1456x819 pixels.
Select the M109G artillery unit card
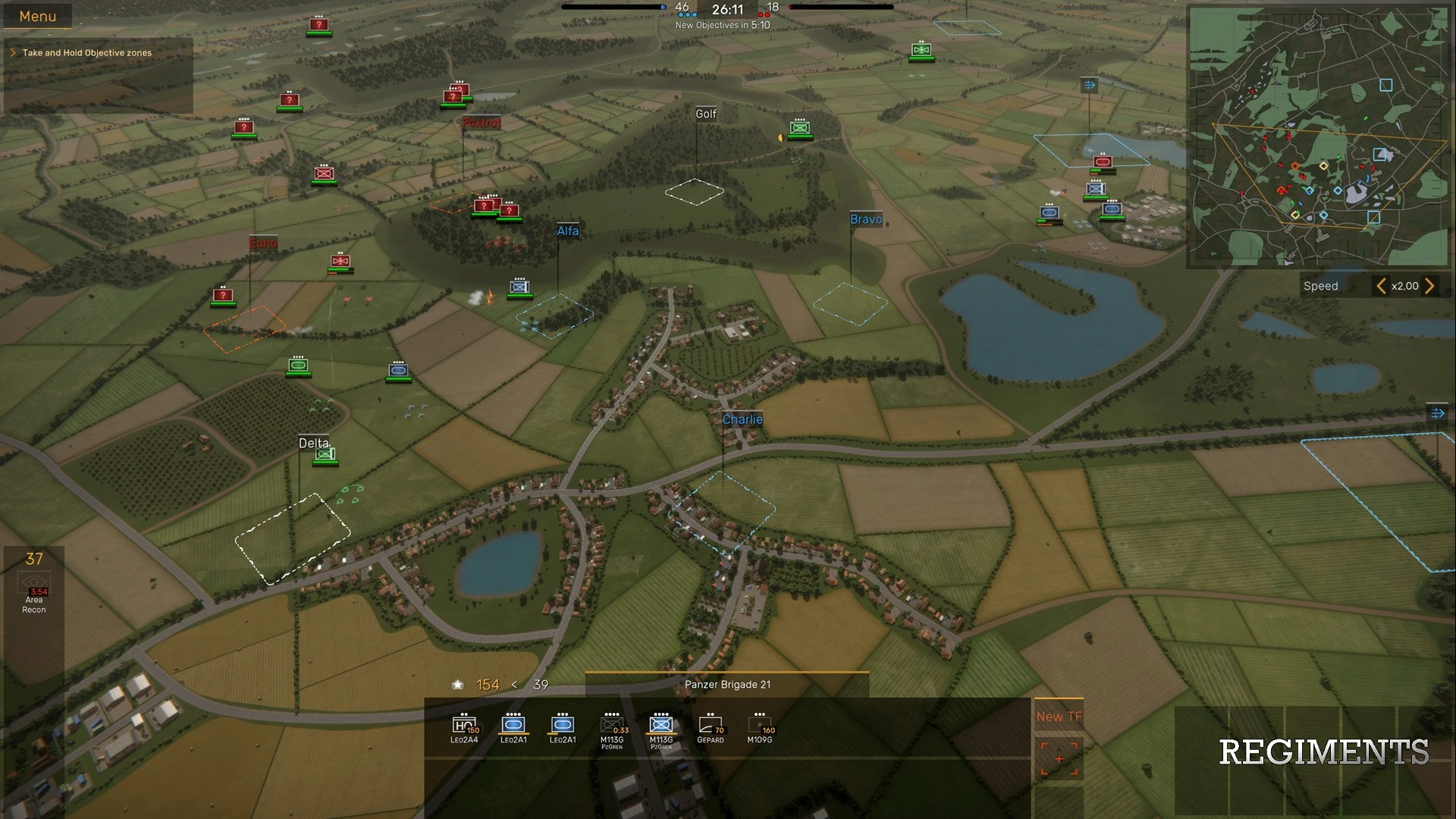click(760, 728)
